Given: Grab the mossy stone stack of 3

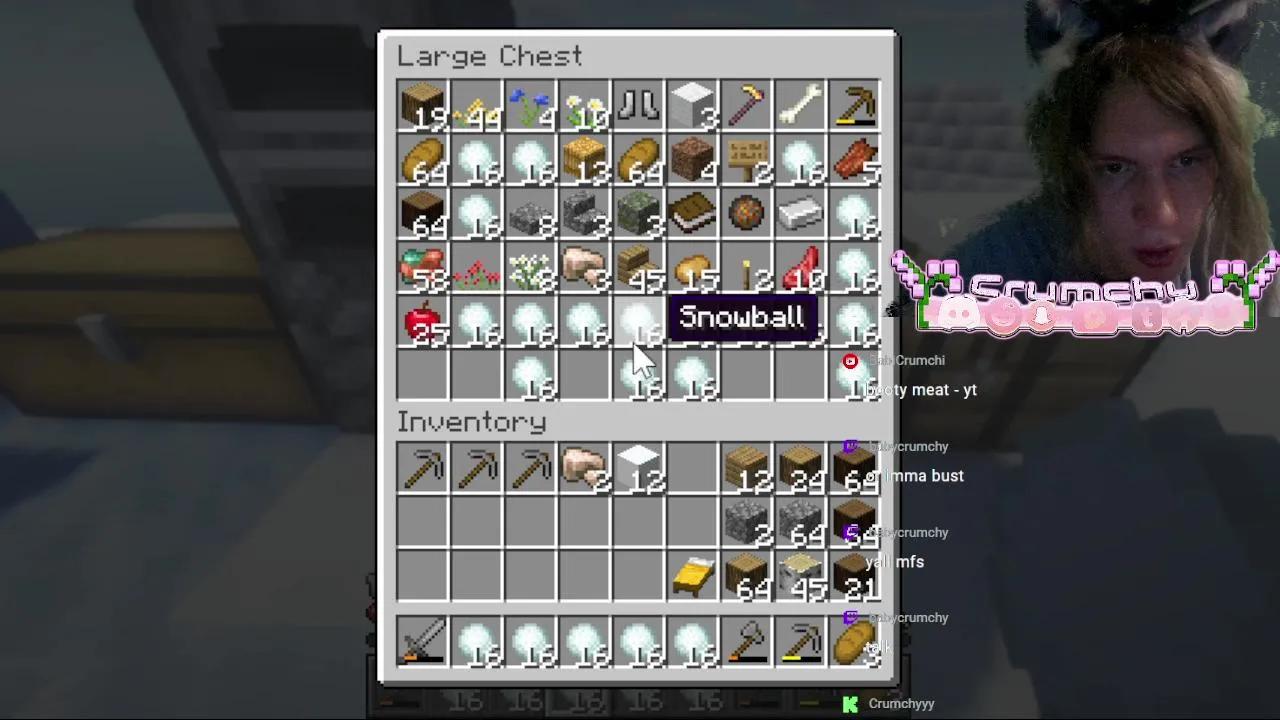Looking at the screenshot, I should click(x=638, y=215).
